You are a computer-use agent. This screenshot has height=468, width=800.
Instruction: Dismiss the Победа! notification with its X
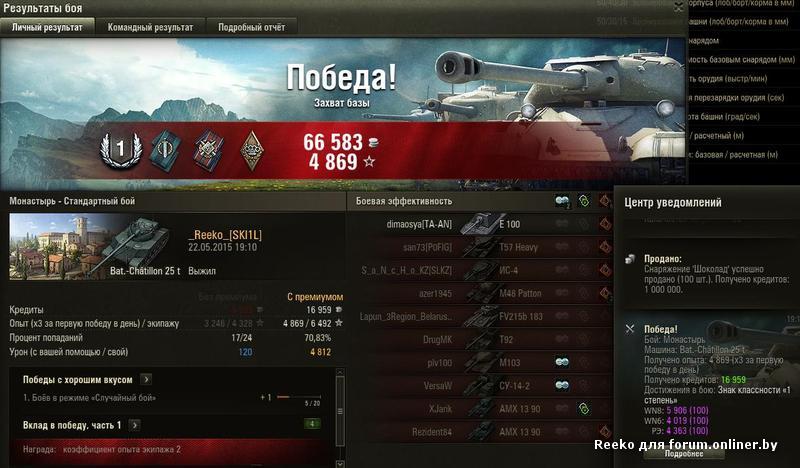[x=629, y=328]
